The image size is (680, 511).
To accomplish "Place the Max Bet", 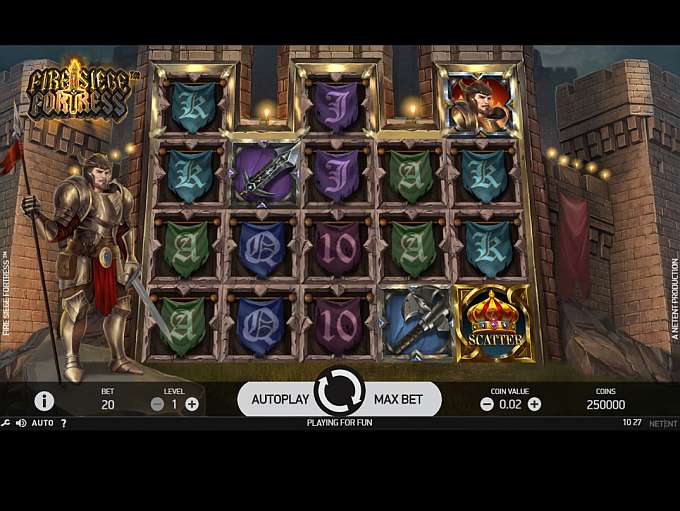I will pos(399,400).
